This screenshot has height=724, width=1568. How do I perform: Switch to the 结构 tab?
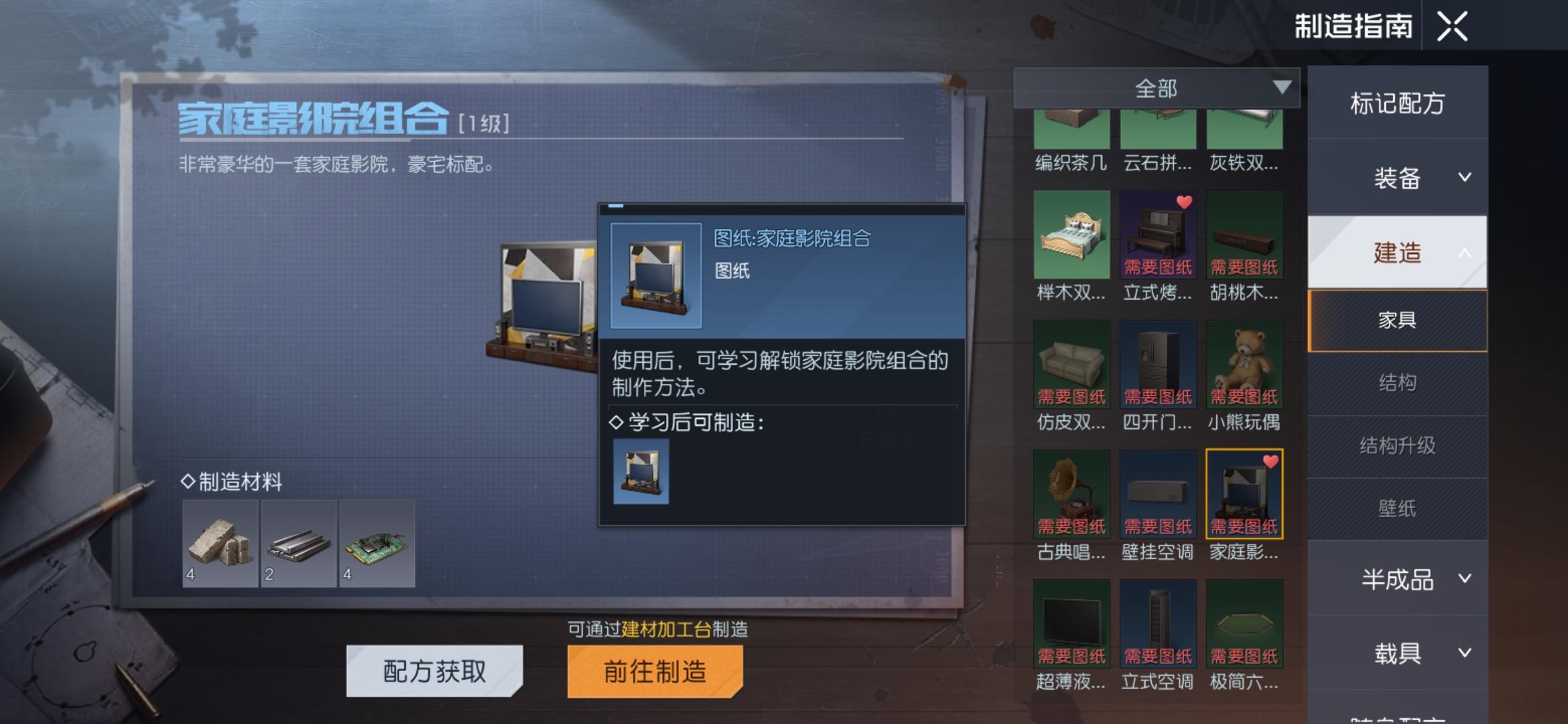[x=1397, y=381]
